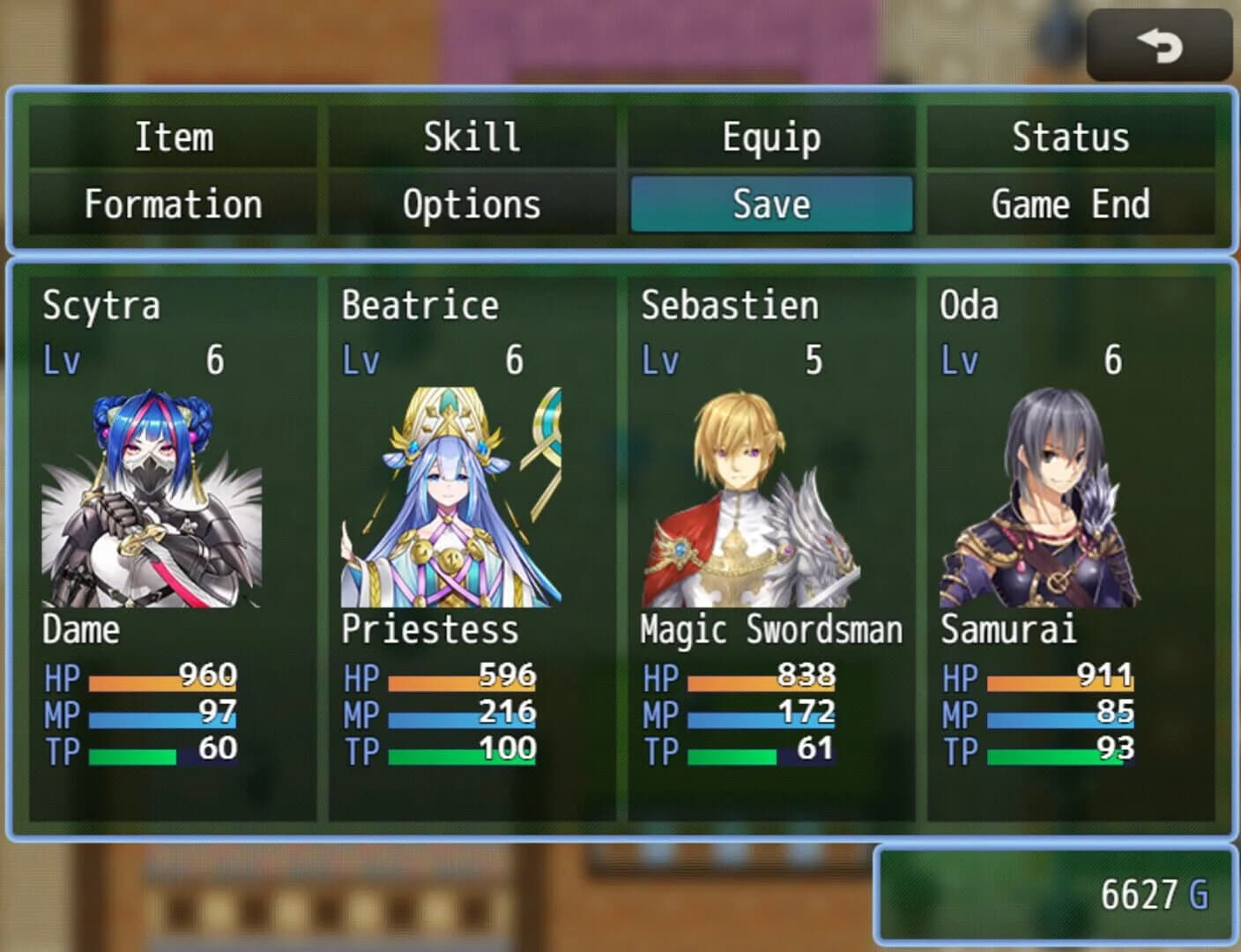Select the Magic Swordsman class label
Image resolution: width=1241 pixels, height=952 pixels.
coord(771,629)
